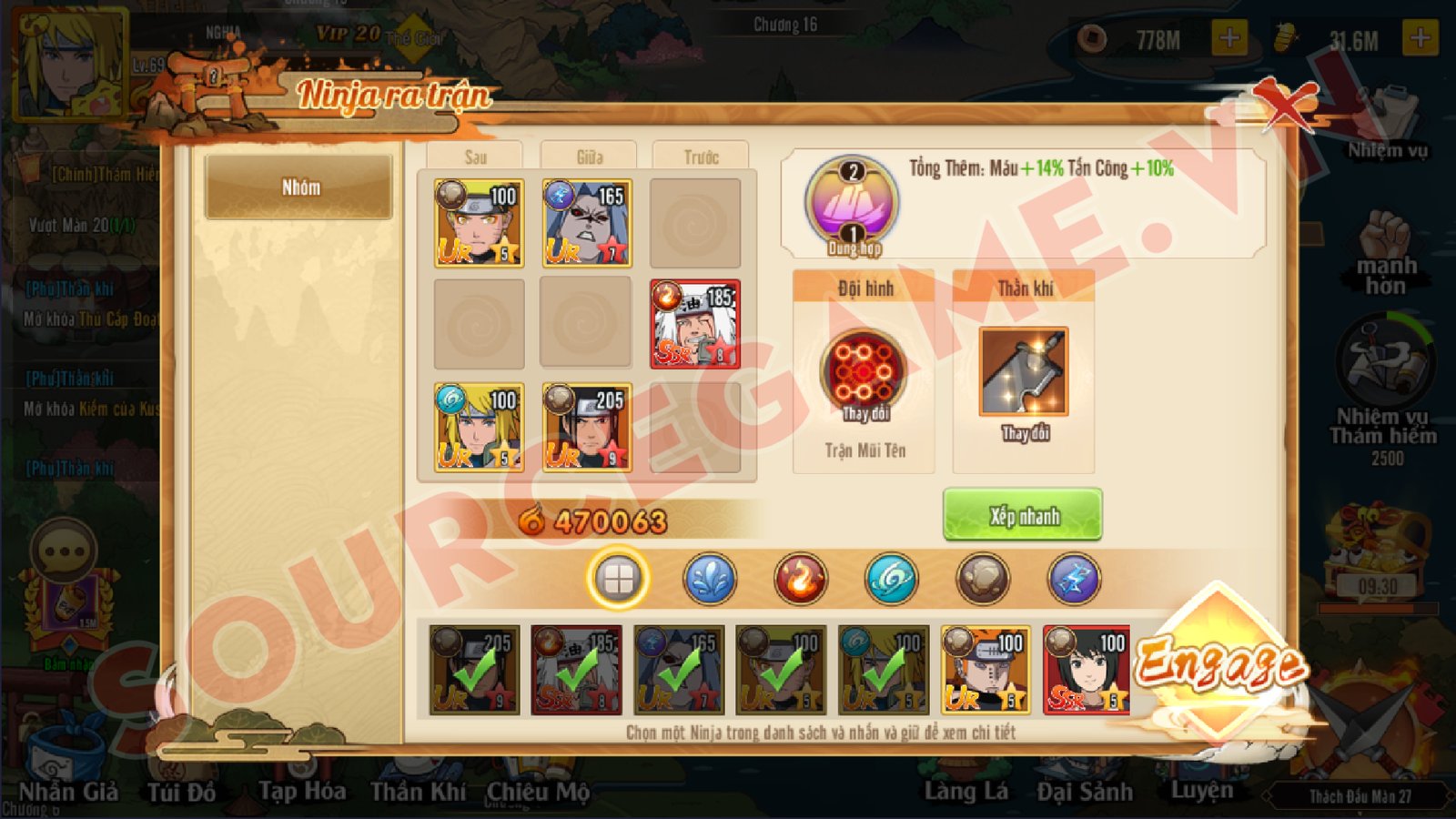The width and height of the screenshot is (1456, 819).
Task: Select the SSR level 185 ninja in formation
Action: point(695,324)
